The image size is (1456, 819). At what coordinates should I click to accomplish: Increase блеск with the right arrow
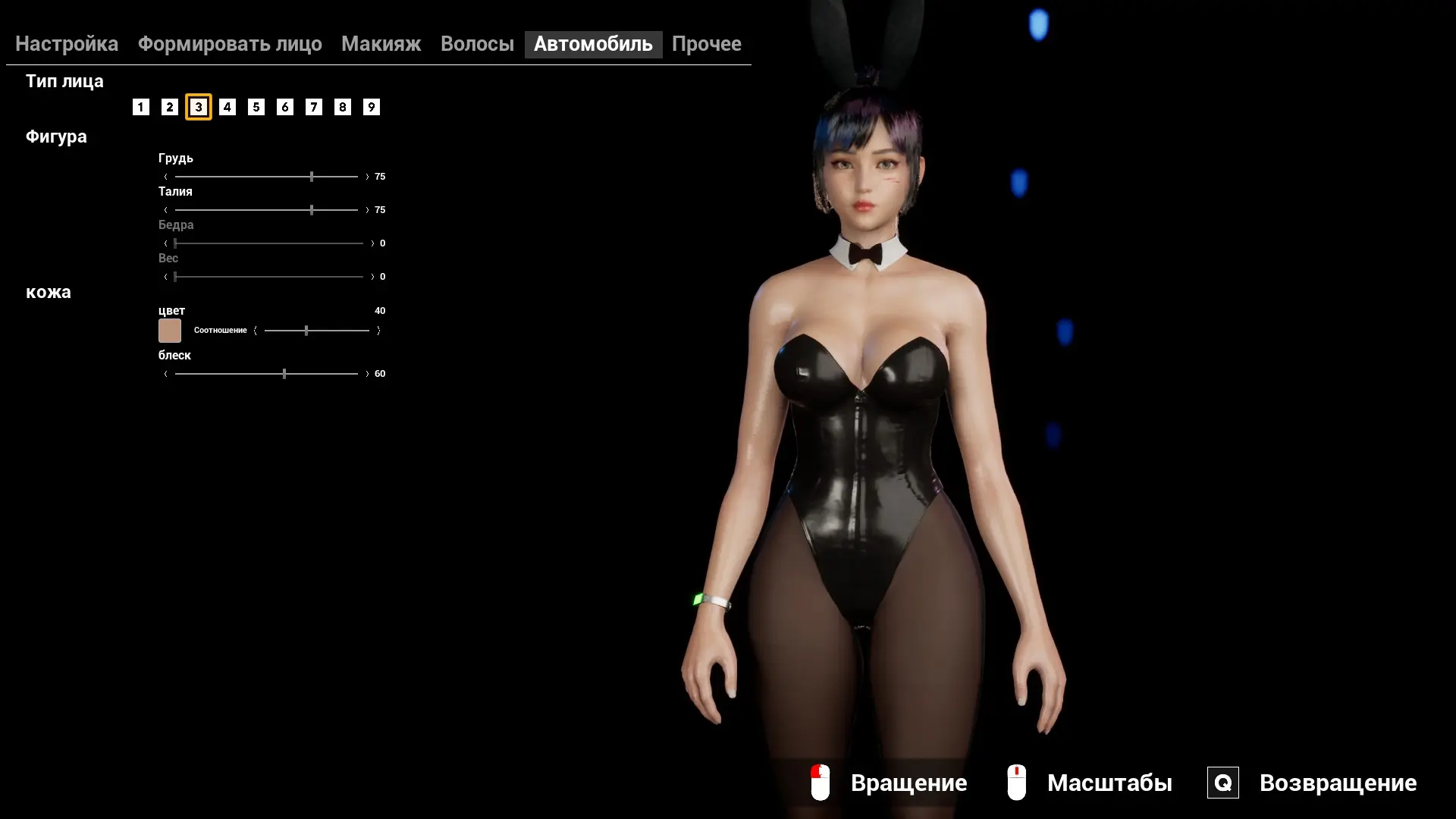[367, 374]
